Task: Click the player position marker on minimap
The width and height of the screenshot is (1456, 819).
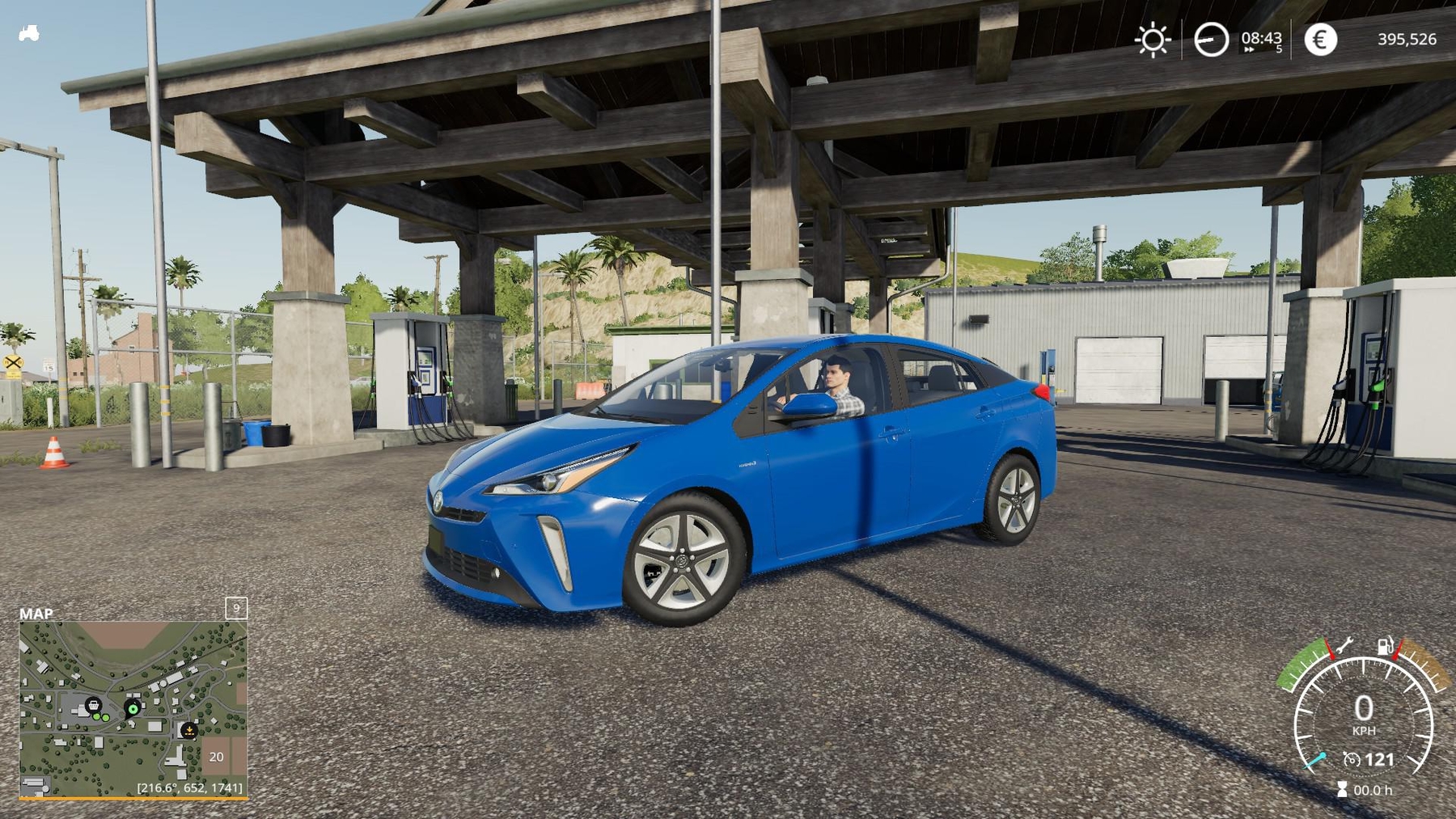Action: [x=133, y=709]
